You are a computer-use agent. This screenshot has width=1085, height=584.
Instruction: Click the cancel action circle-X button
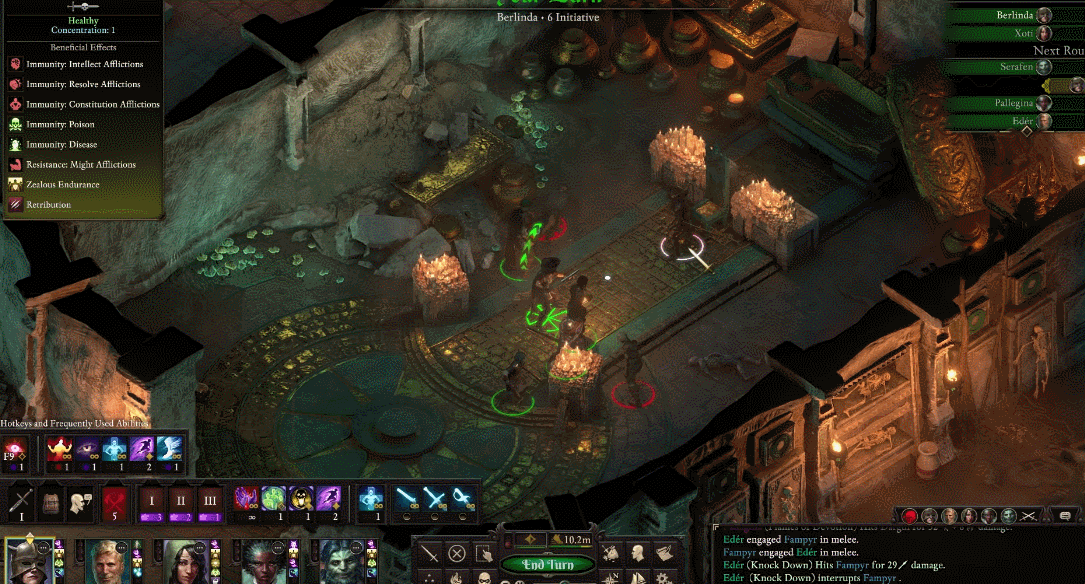click(x=457, y=552)
